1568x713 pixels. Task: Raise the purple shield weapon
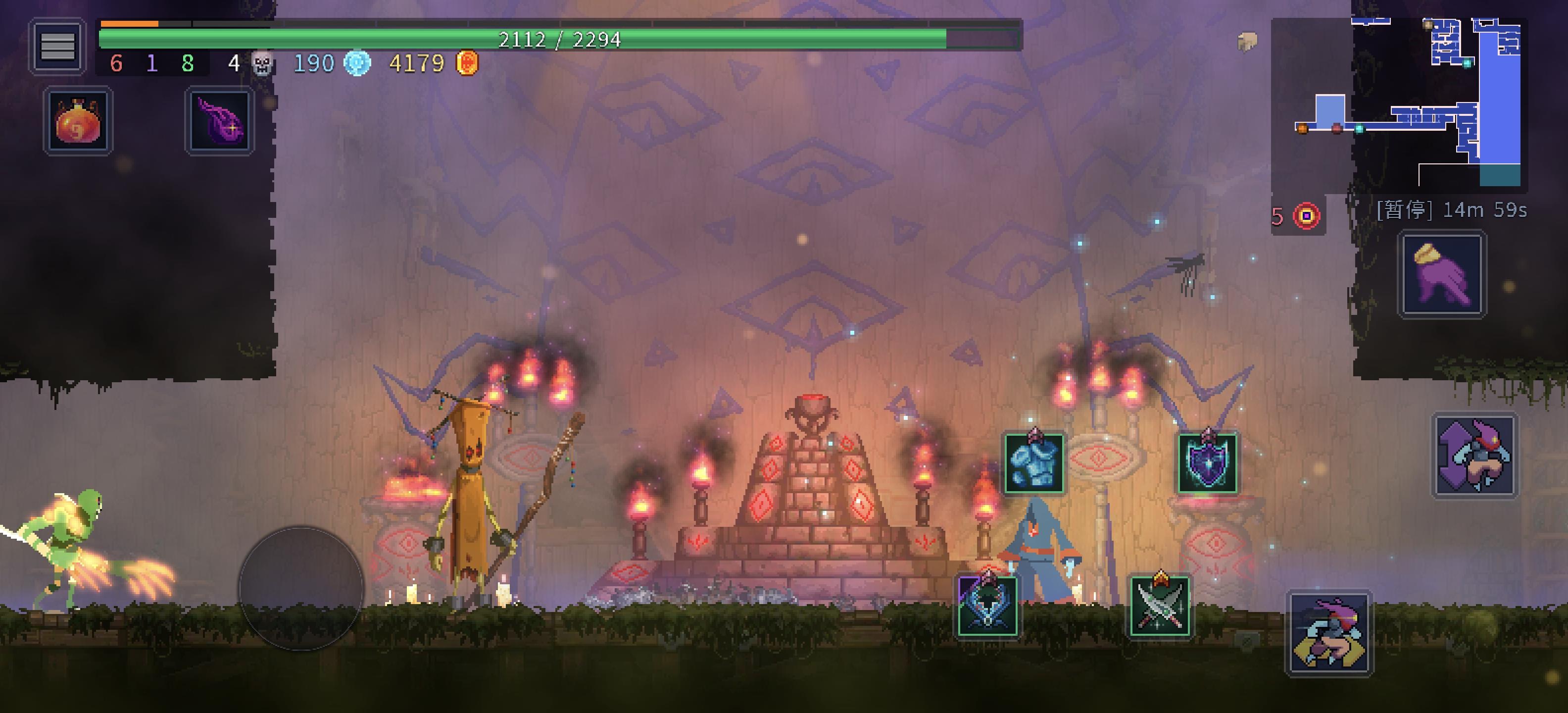[x=1207, y=463]
